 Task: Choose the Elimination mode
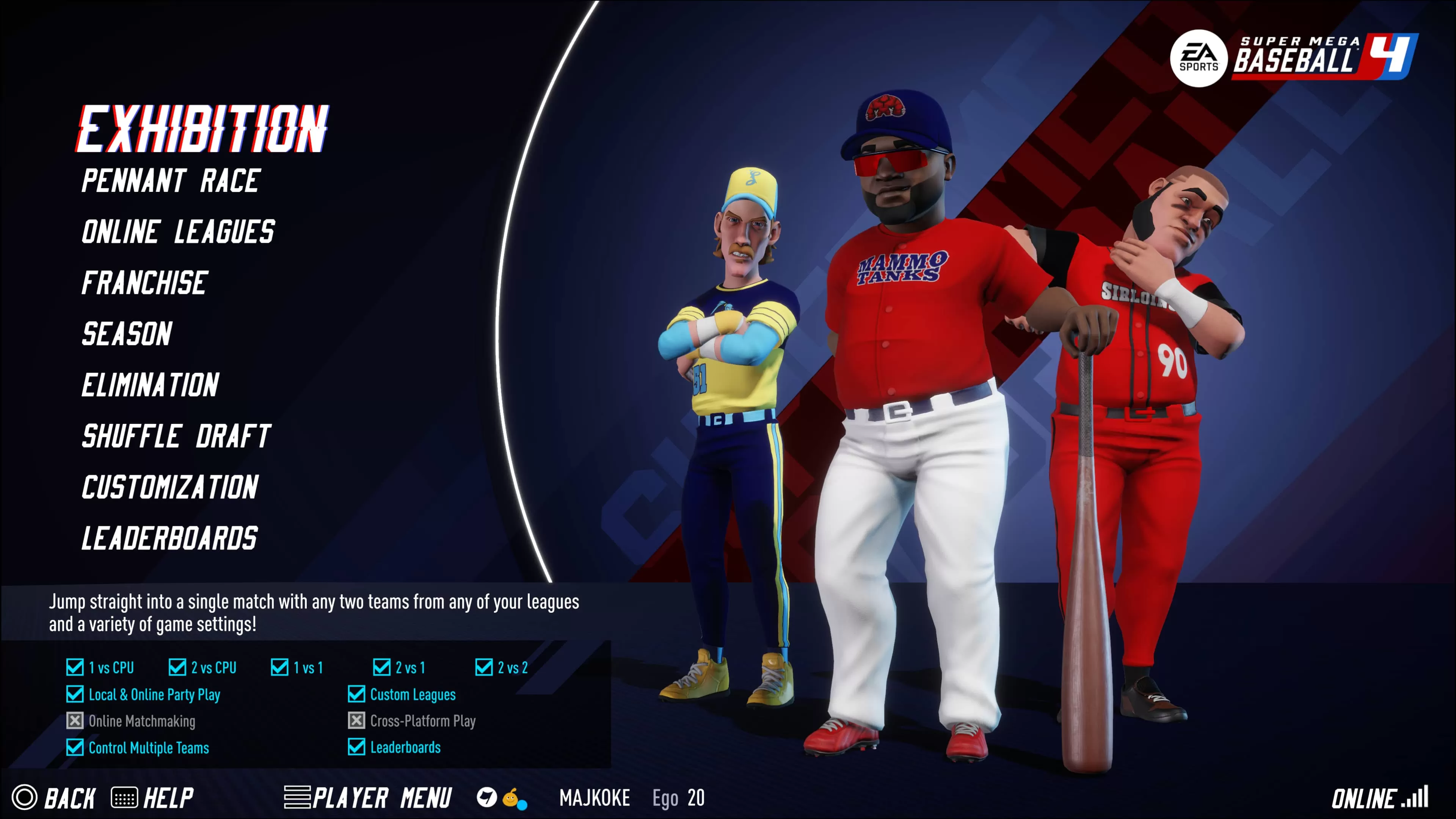click(x=151, y=386)
